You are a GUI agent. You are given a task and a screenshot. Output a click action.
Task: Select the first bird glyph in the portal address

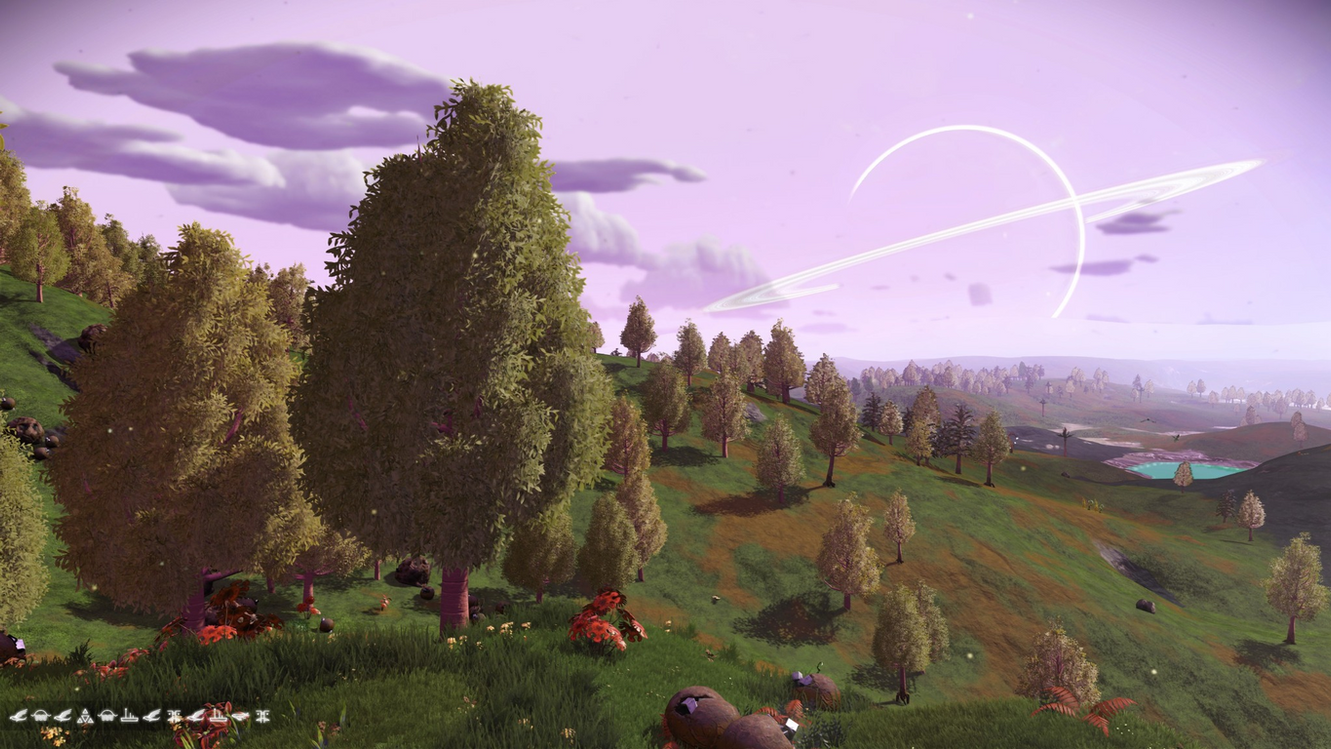tap(18, 716)
